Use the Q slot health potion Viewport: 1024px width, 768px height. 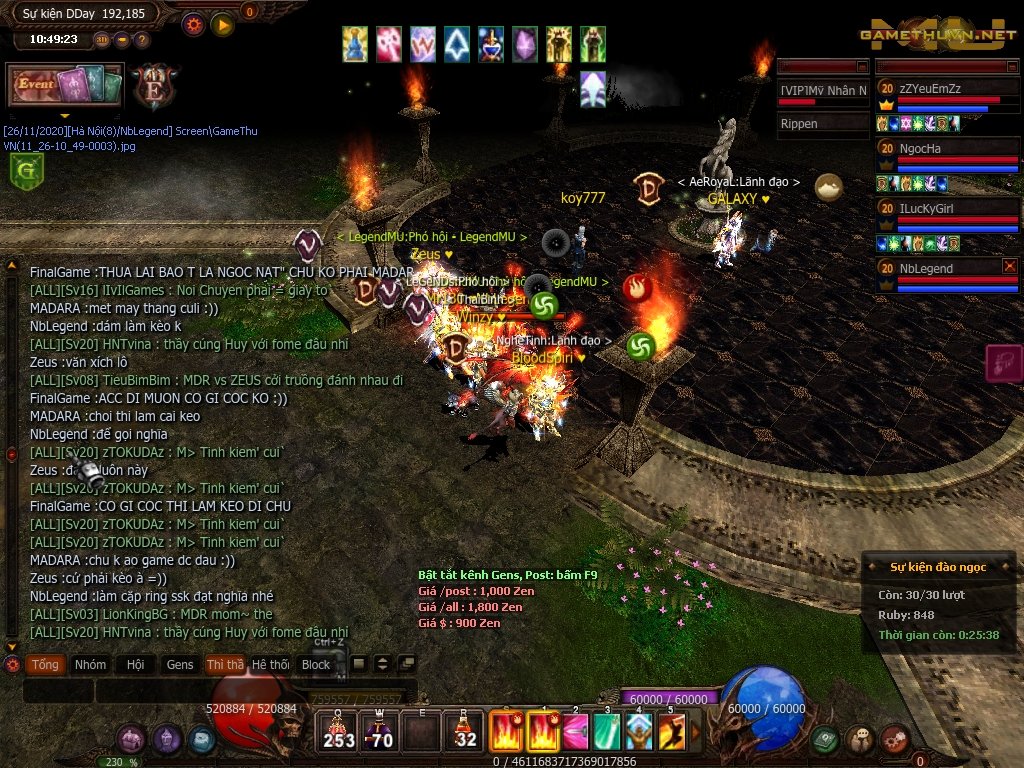point(339,732)
